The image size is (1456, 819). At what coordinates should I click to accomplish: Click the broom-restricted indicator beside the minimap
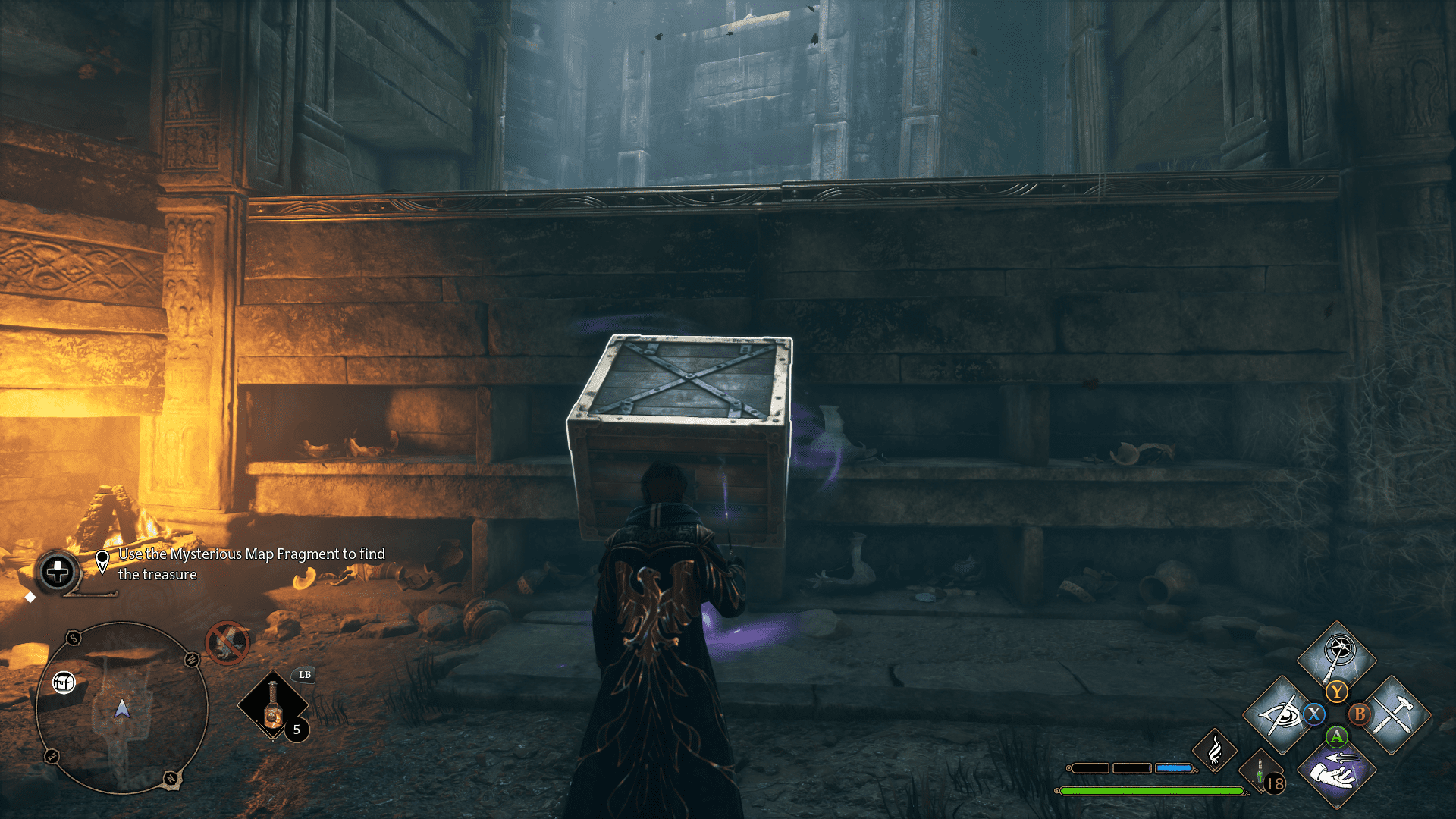pos(227,643)
